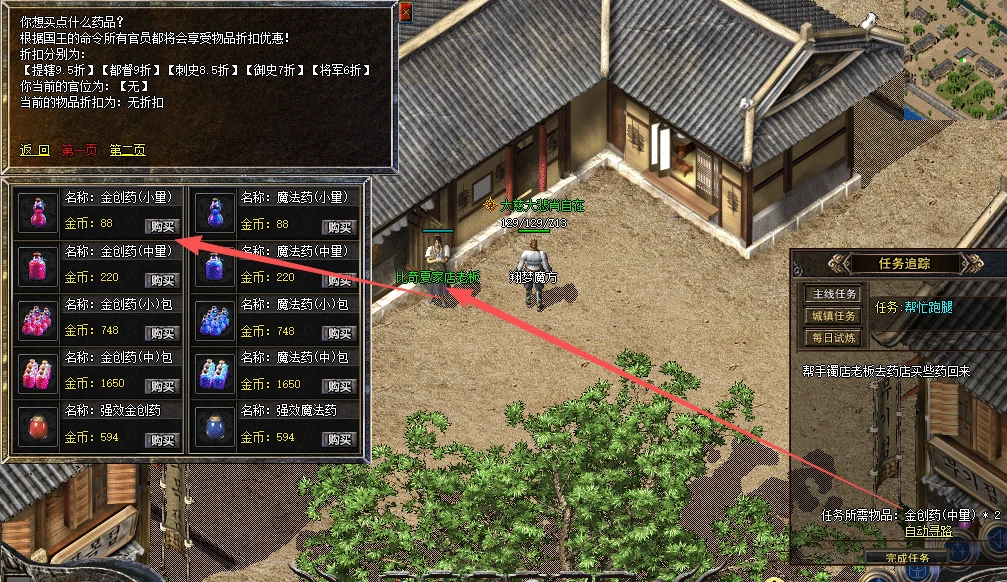
Task: Click the 完成任务 button
Action: (907, 557)
